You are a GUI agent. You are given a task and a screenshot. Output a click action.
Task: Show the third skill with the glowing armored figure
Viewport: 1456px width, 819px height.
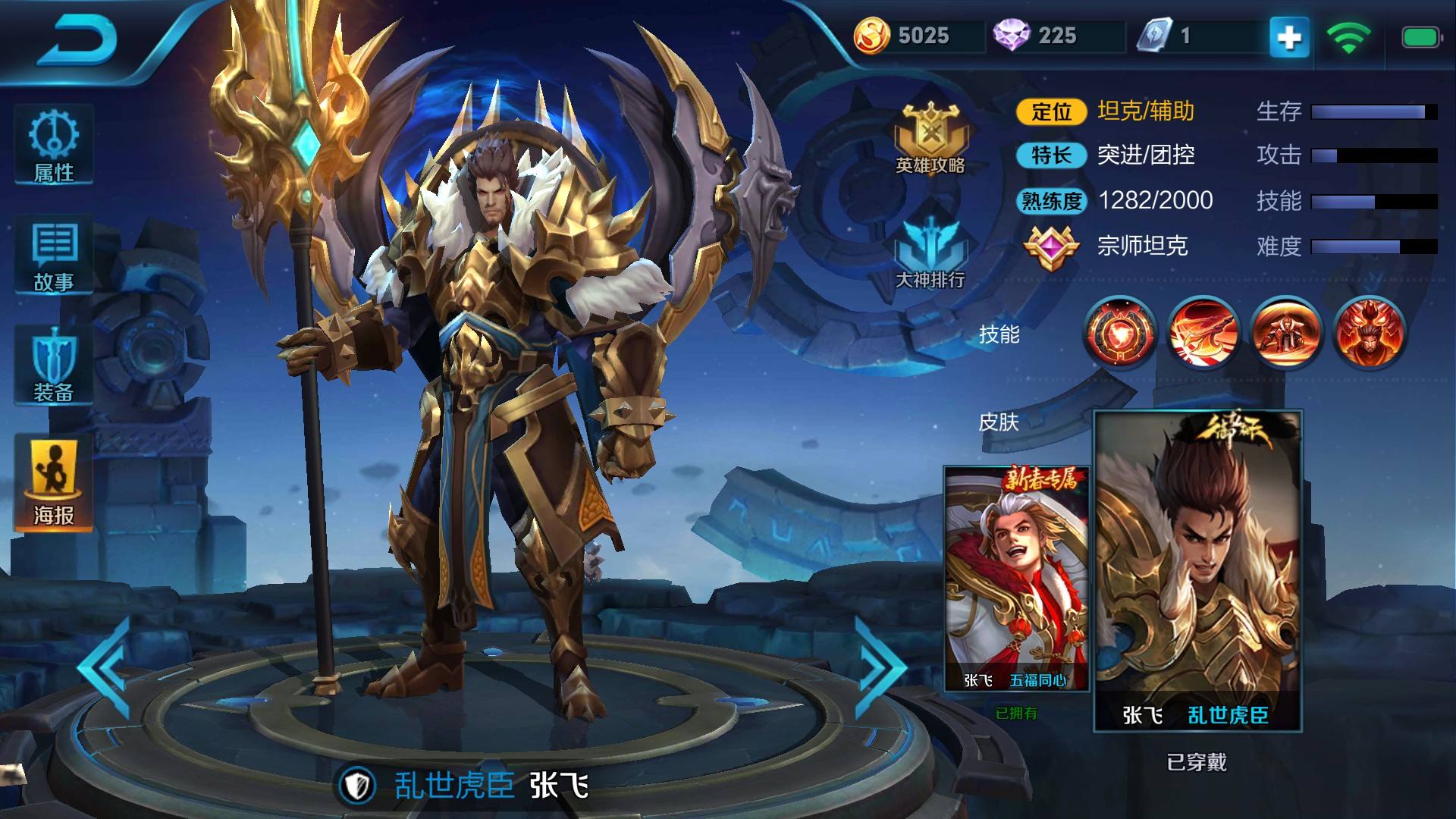1286,333
